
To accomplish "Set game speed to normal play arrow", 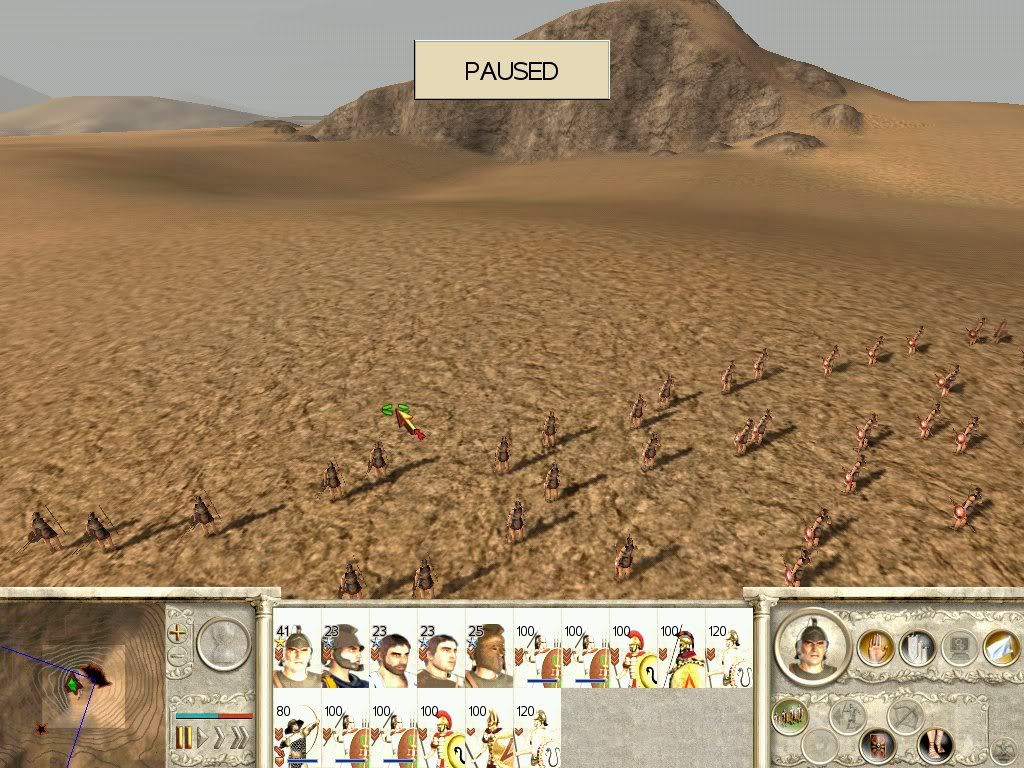I will click(200, 738).
